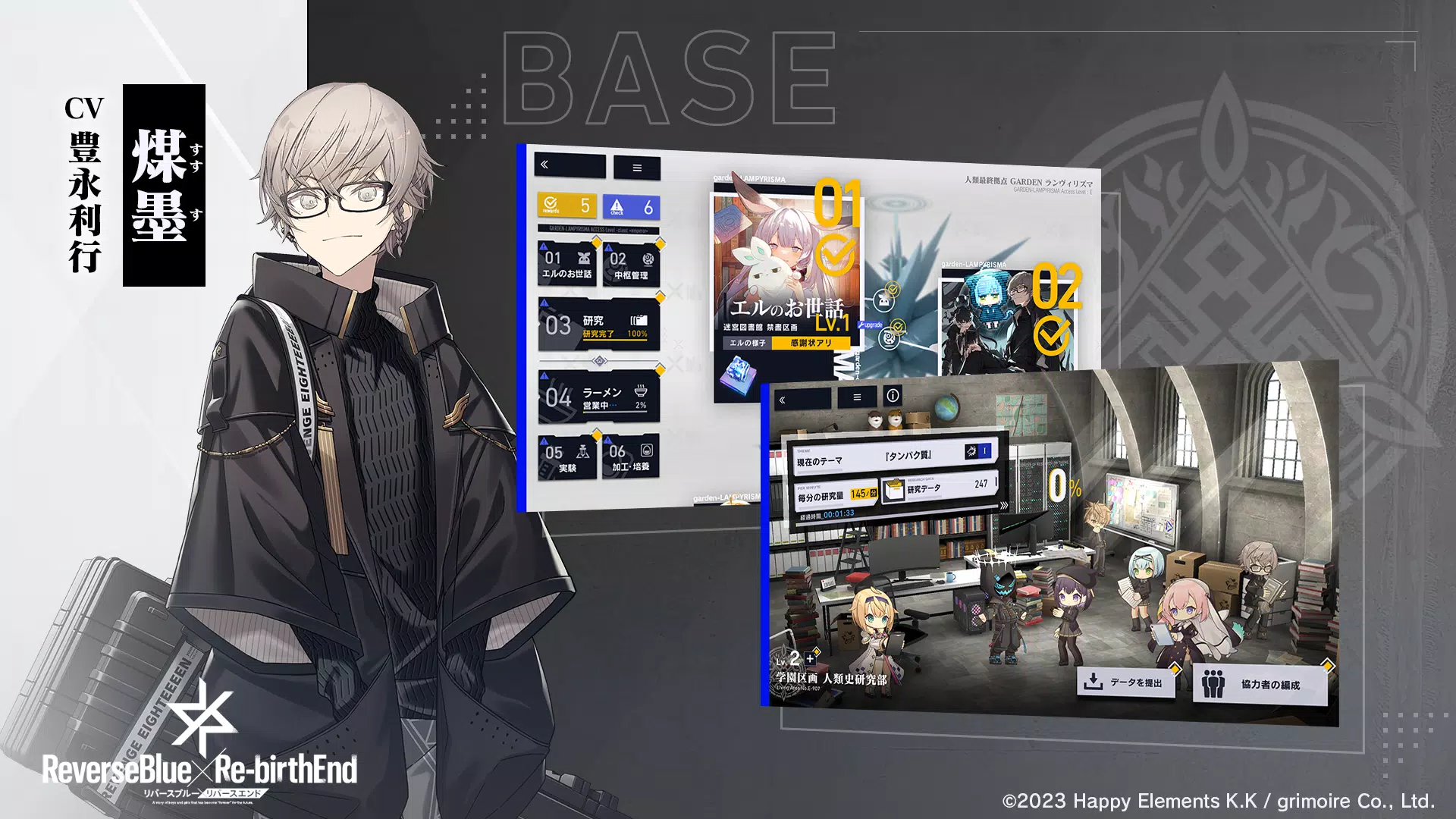The image size is (1456, 819).
Task: Claim the yellow rewards counter button
Action: tap(567, 206)
